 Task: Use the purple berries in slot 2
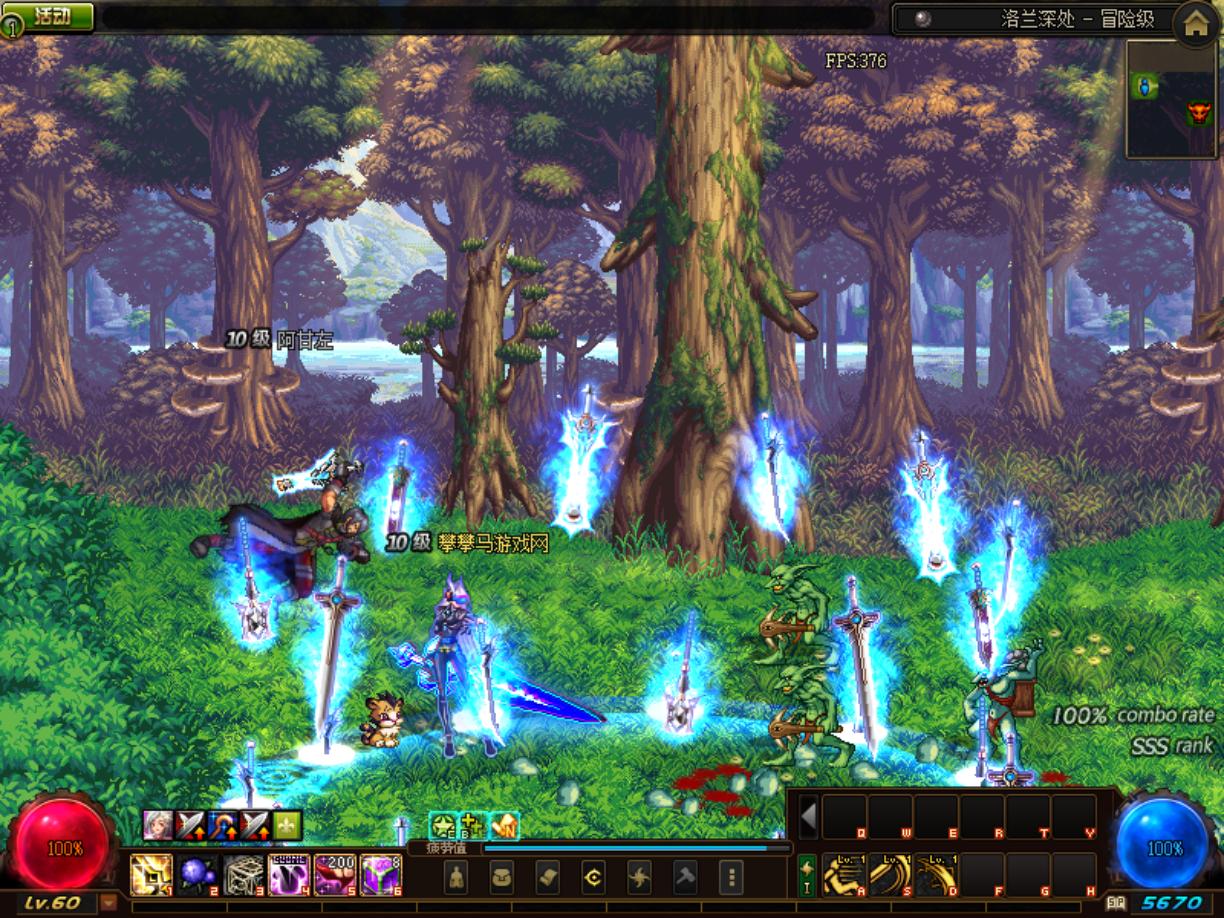pyautogui.click(x=197, y=875)
